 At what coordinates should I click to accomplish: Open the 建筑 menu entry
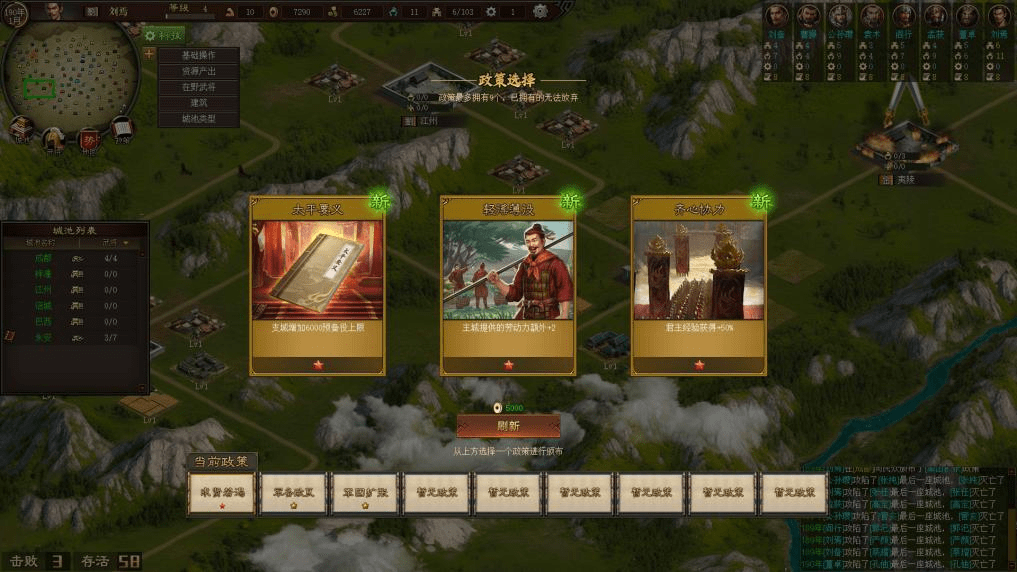[x=198, y=103]
